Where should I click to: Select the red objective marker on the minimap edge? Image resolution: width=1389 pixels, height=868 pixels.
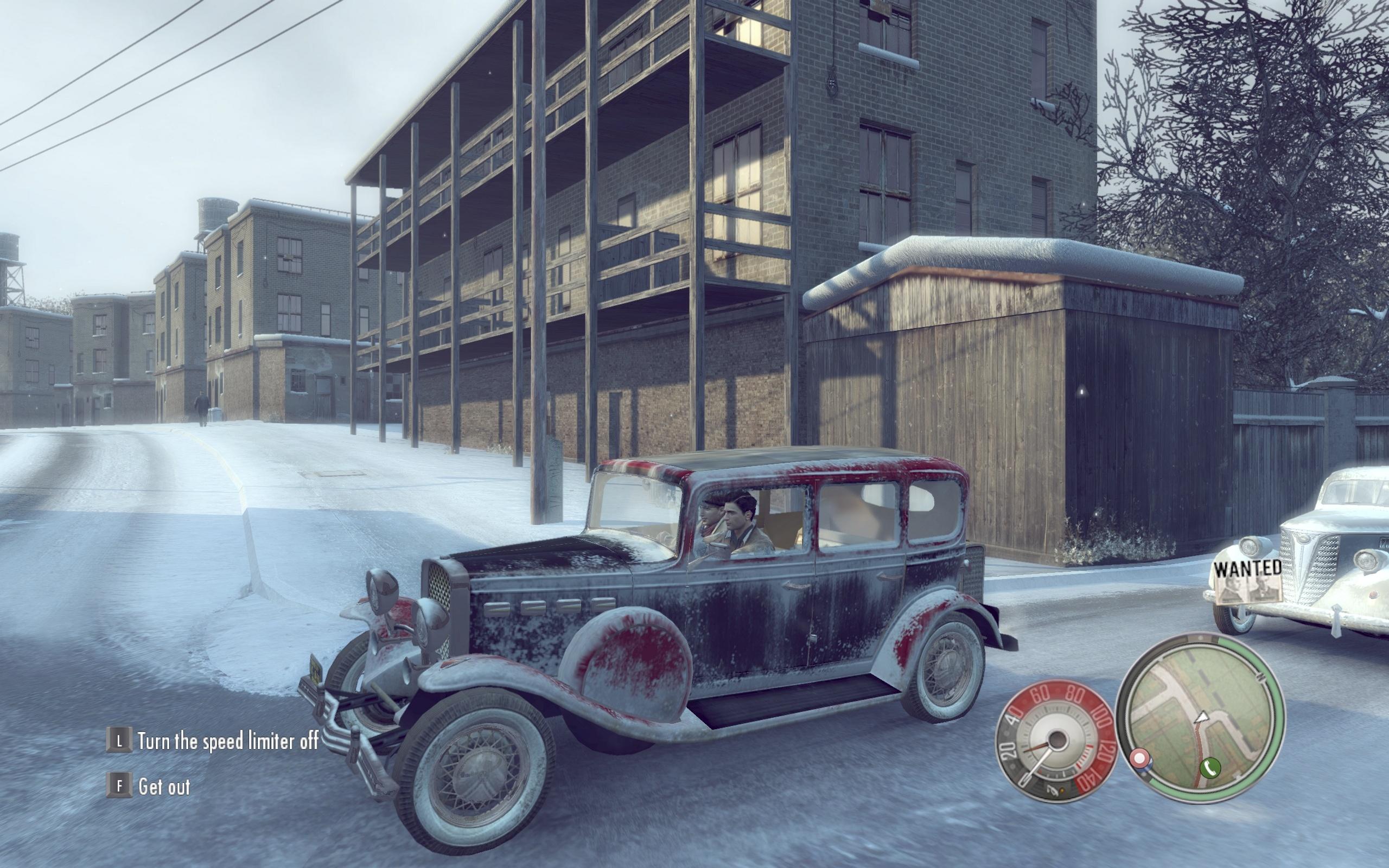pyautogui.click(x=1139, y=758)
